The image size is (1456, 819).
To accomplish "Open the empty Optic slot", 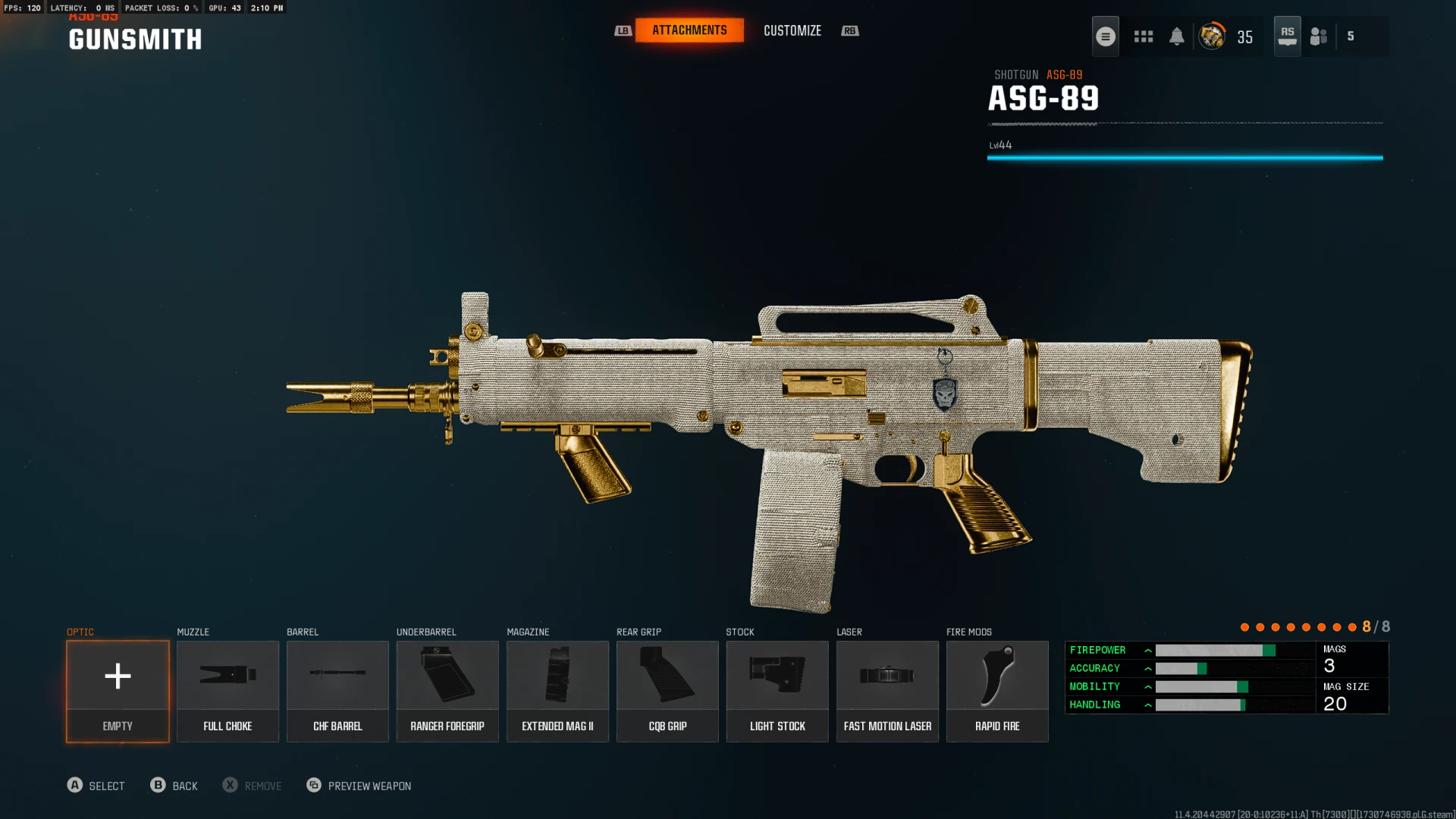I will [118, 691].
